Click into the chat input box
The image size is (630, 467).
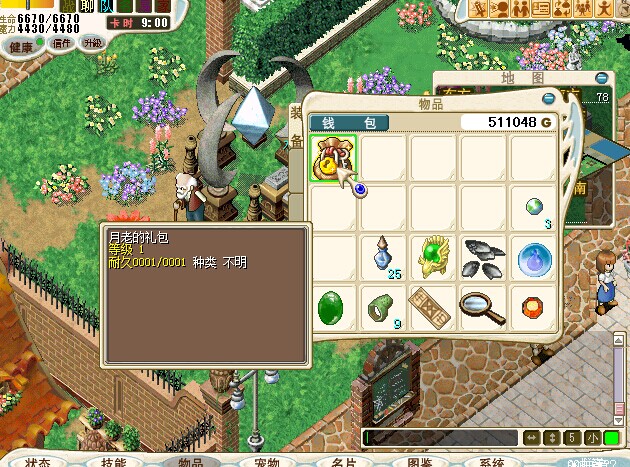tap(440, 438)
